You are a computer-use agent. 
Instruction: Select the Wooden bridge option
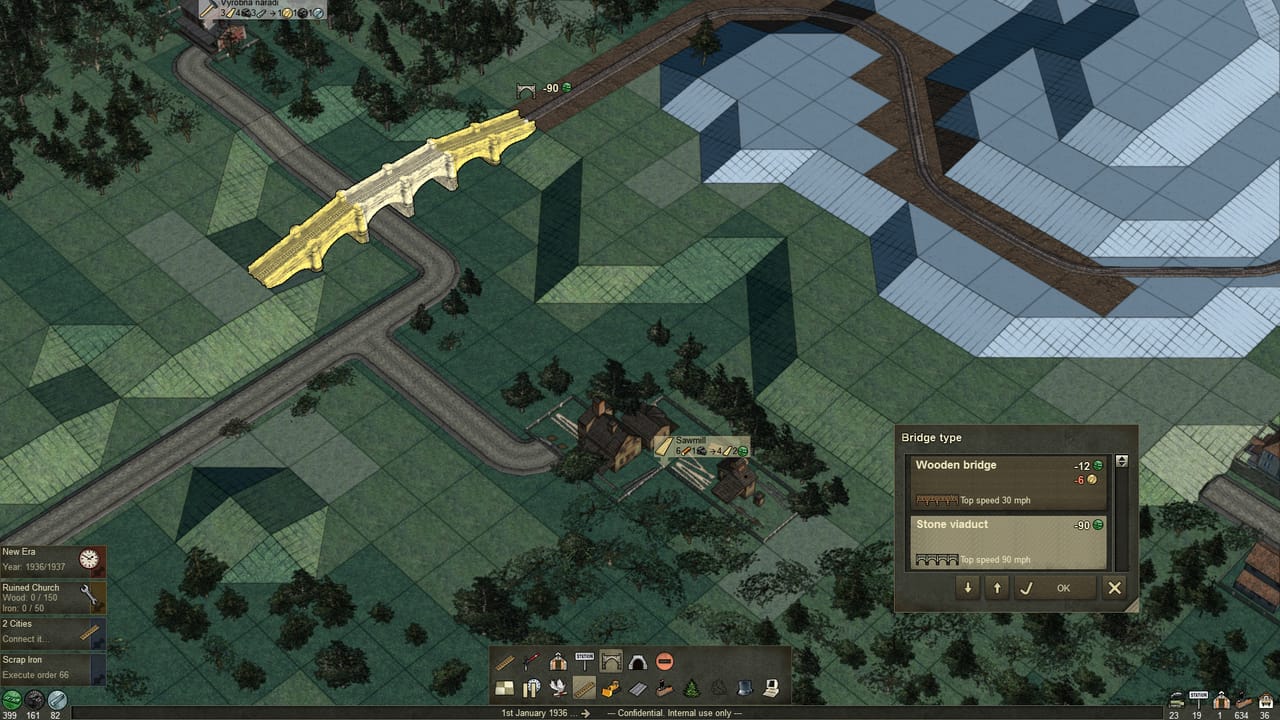click(x=1007, y=480)
